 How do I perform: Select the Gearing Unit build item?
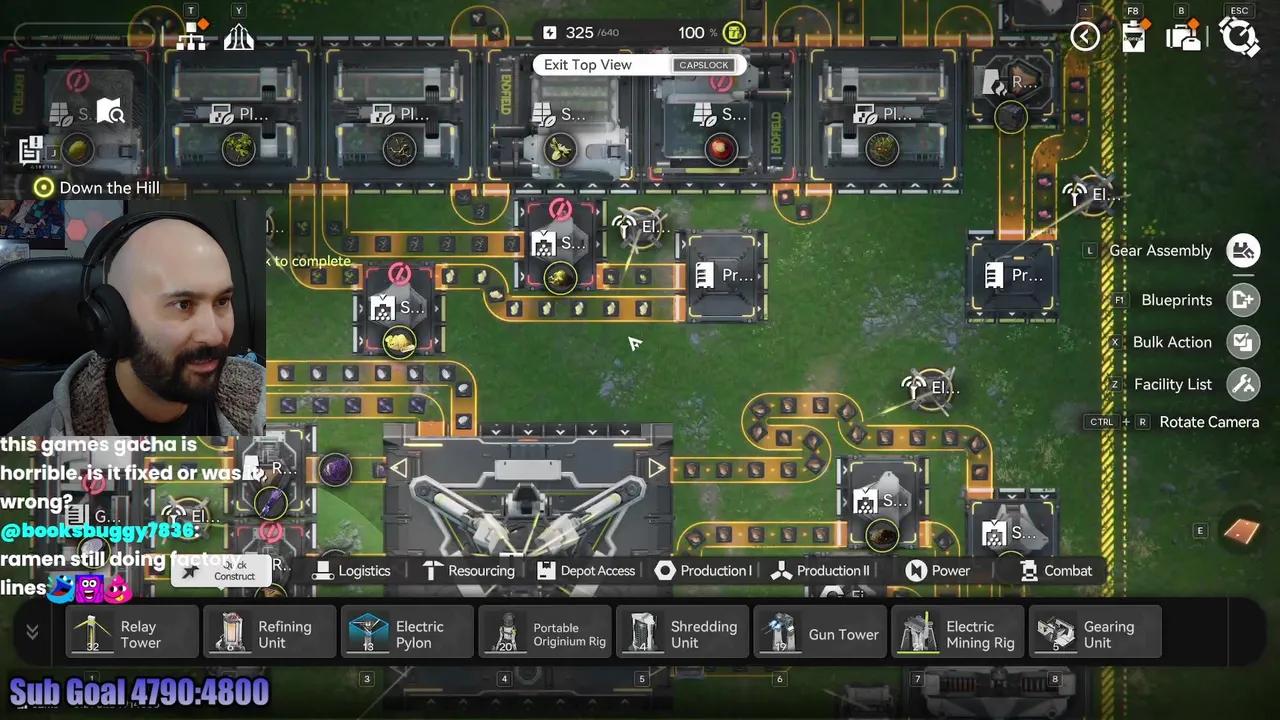click(x=1096, y=634)
